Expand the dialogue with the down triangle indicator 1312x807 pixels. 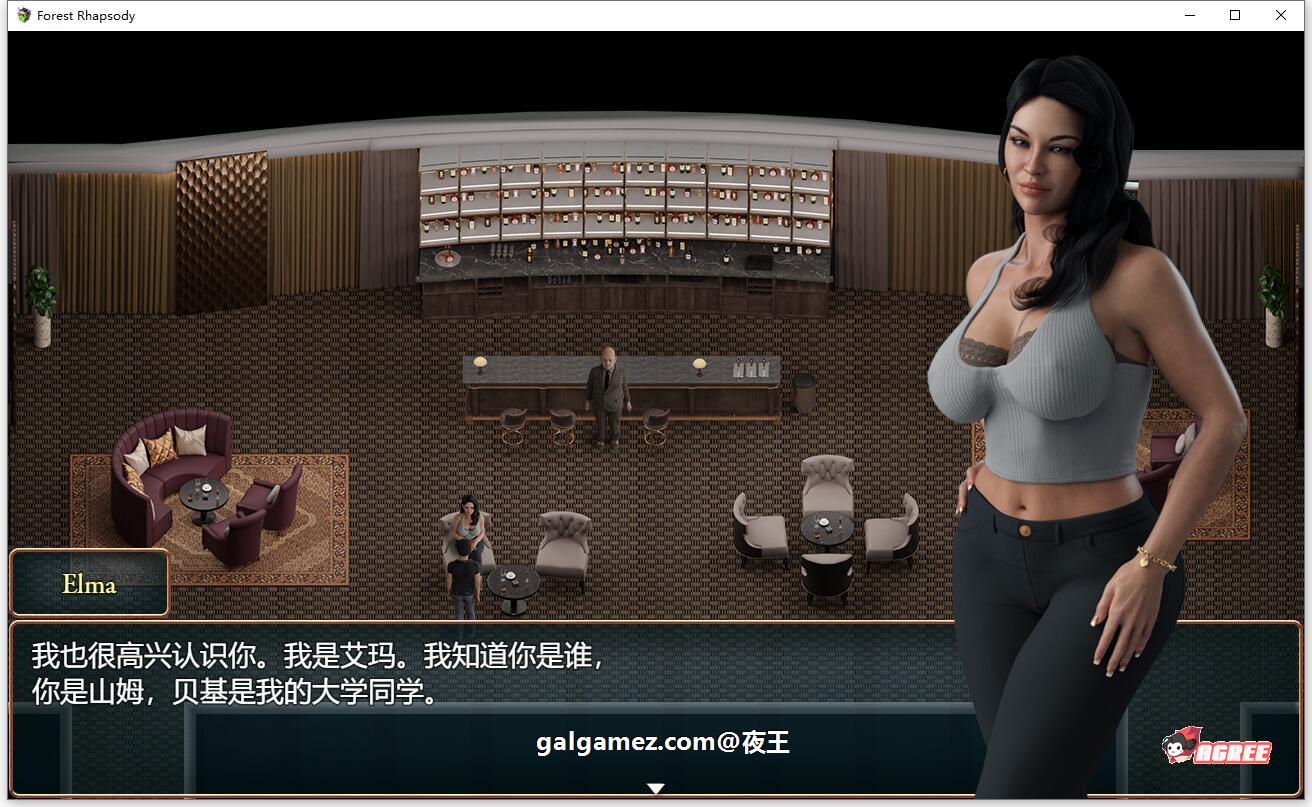pos(656,788)
